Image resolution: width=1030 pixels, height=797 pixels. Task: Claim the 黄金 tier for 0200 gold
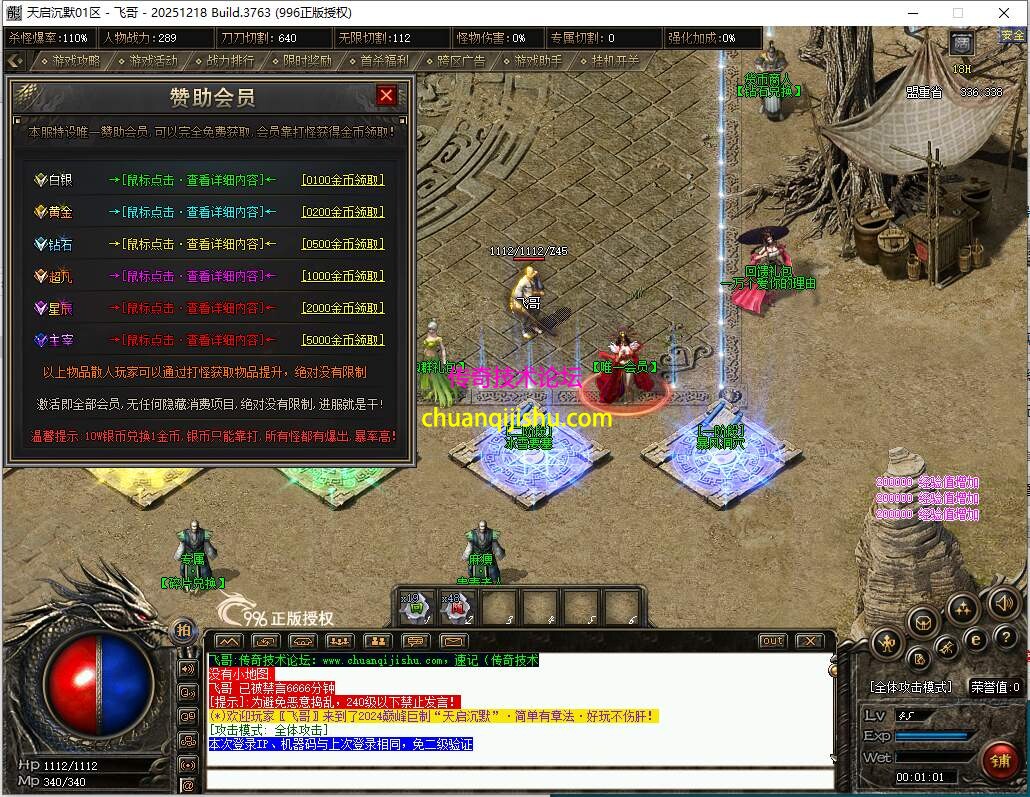343,212
